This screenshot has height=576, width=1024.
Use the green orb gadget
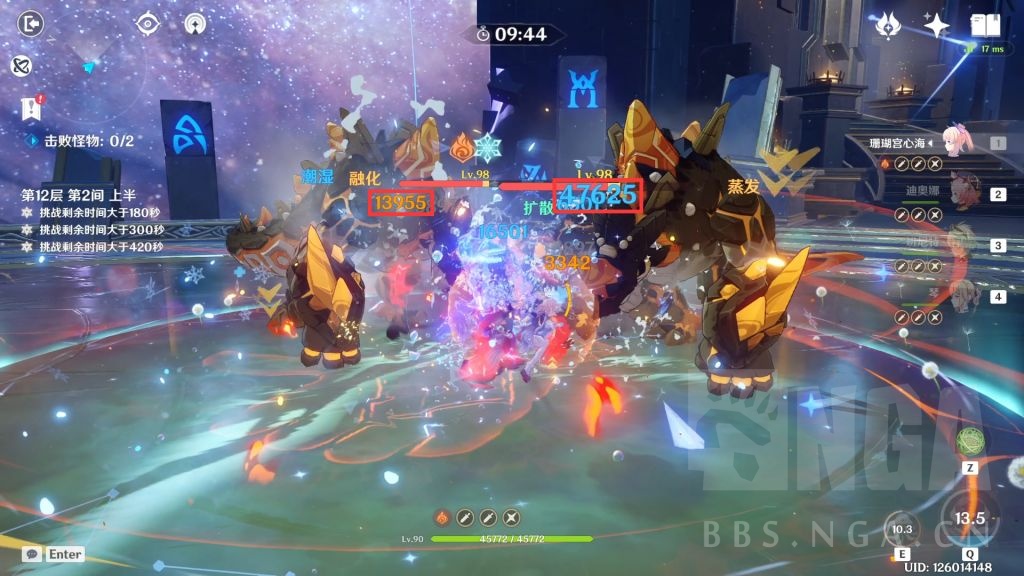tap(969, 440)
